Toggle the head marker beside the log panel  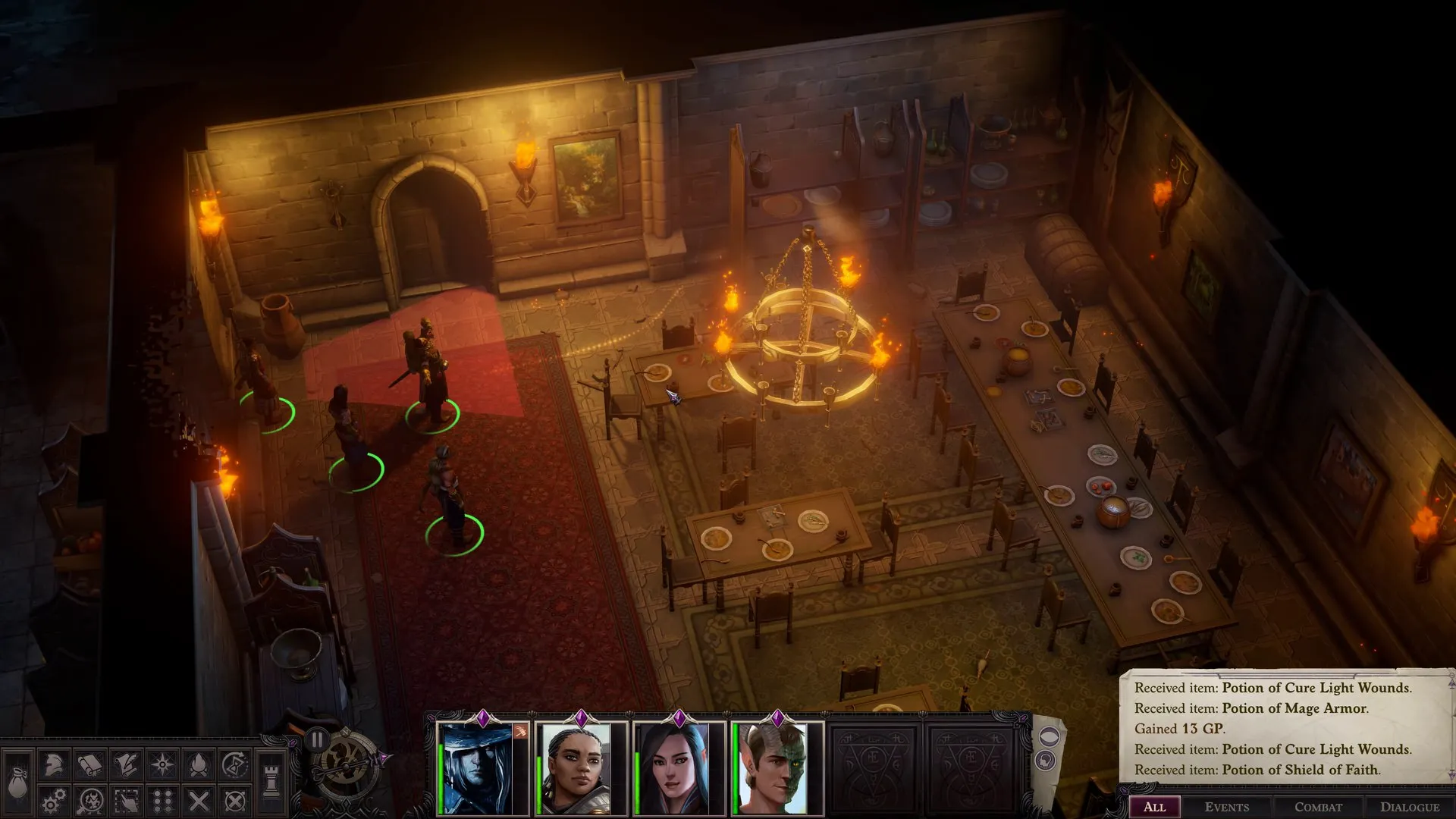coord(1046,759)
